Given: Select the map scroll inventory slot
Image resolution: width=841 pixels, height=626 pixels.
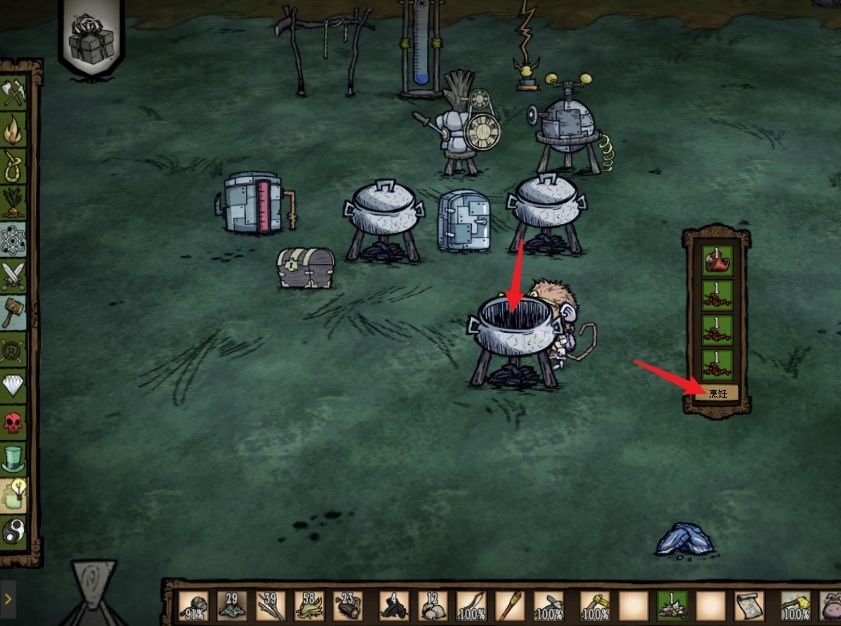Looking at the screenshot, I should (x=750, y=605).
